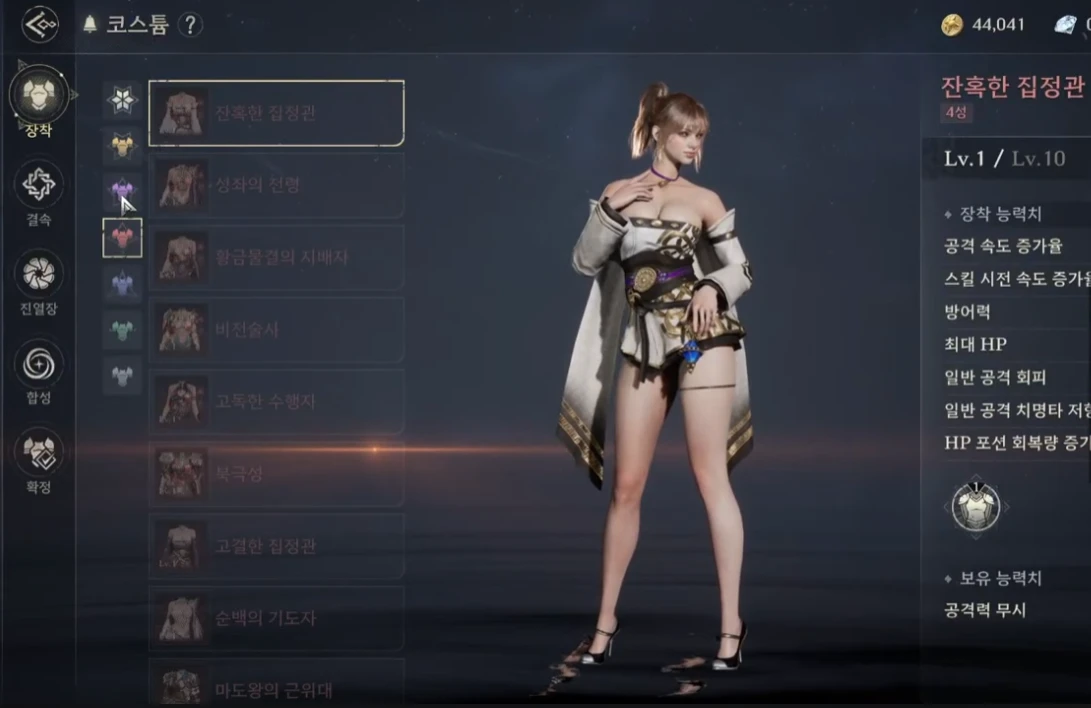1091x708 pixels.
Task: Open the costume help question mark
Action: pyautogui.click(x=190, y=25)
